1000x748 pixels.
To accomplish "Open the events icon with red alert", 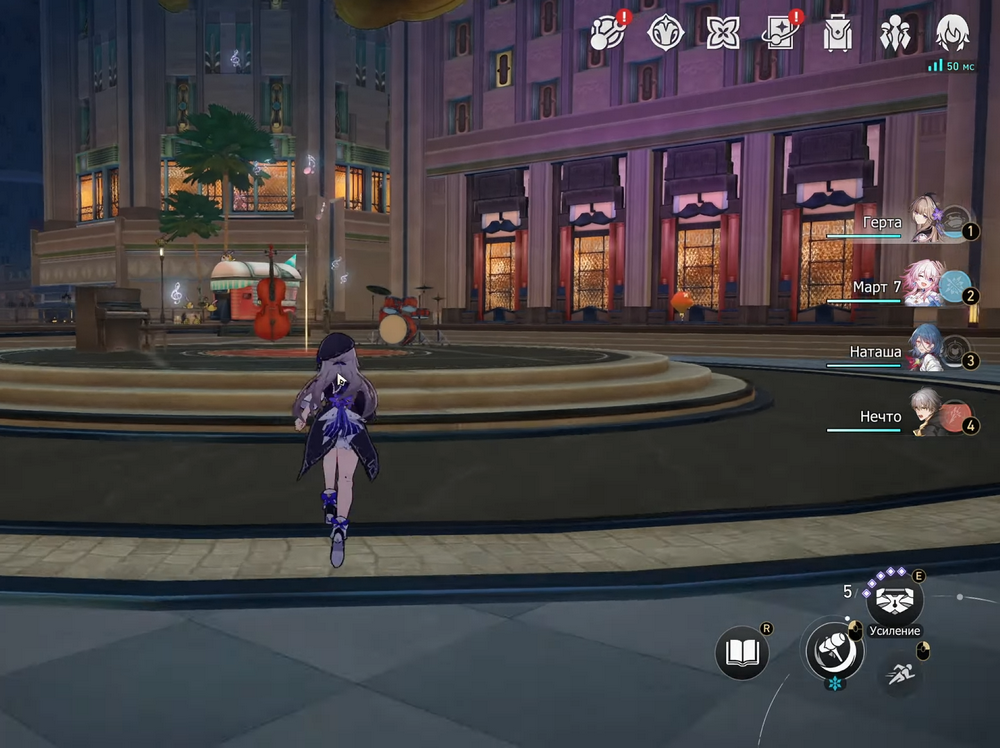I will click(609, 33).
